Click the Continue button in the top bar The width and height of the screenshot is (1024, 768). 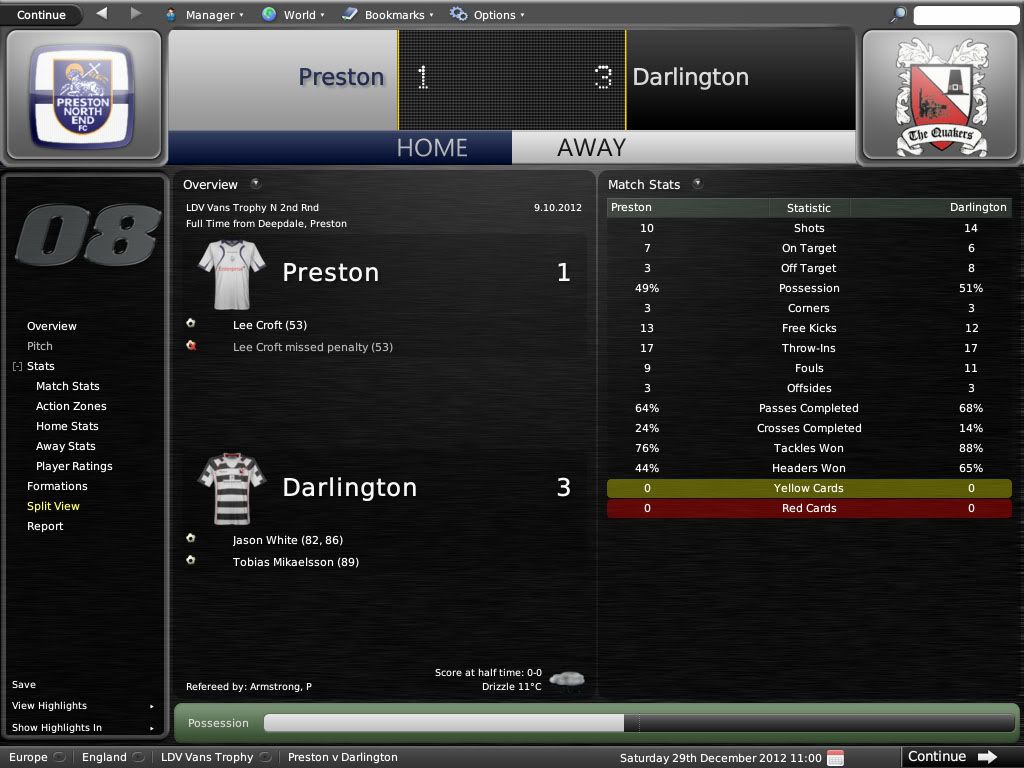pyautogui.click(x=41, y=15)
